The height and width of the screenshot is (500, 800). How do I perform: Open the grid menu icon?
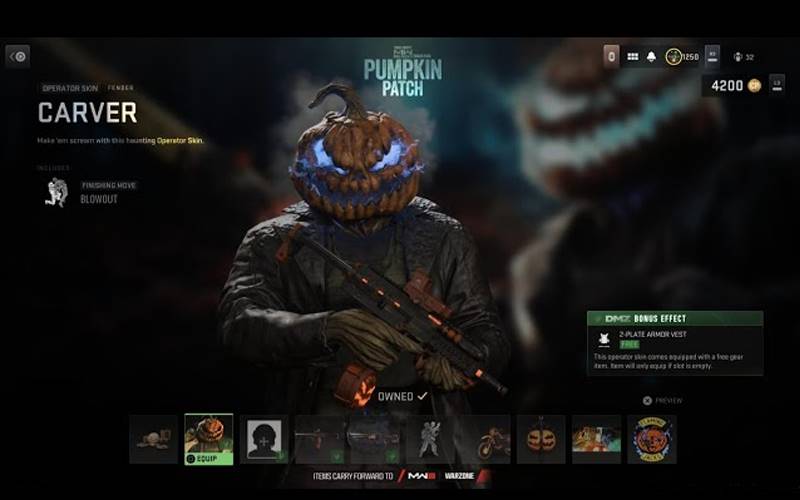[633, 56]
